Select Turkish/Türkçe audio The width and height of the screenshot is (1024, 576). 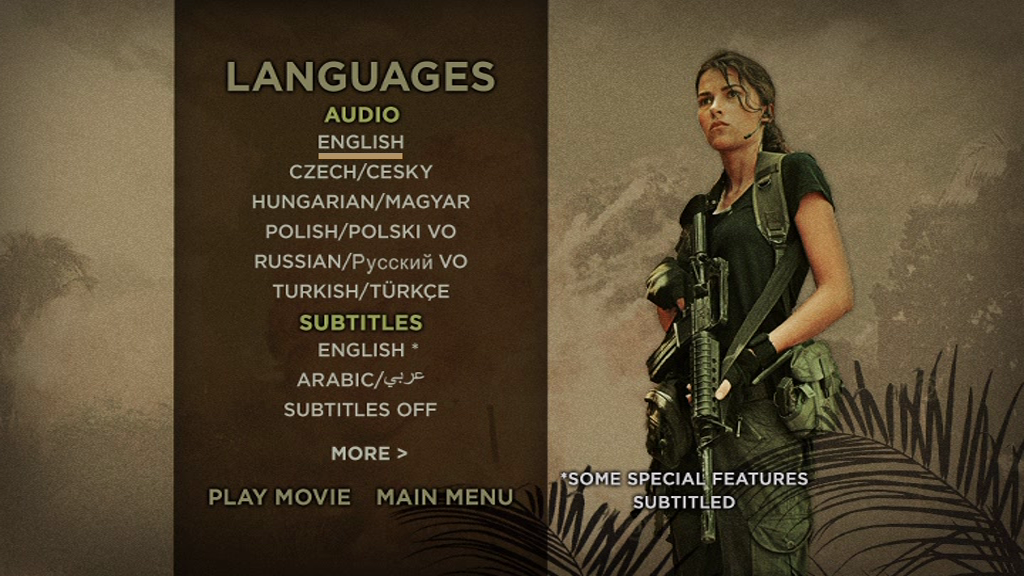point(360,292)
